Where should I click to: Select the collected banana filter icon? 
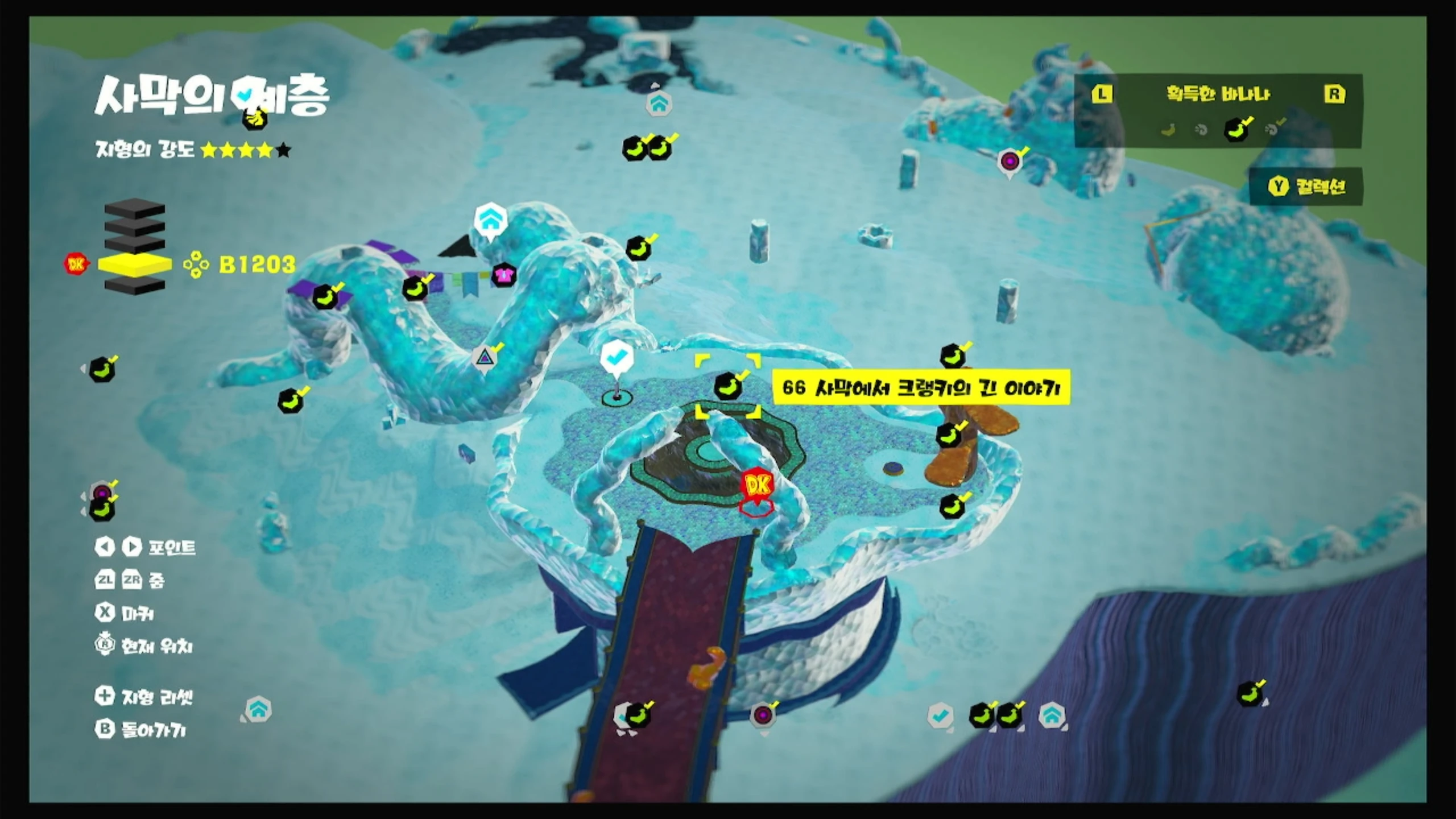(1235, 130)
